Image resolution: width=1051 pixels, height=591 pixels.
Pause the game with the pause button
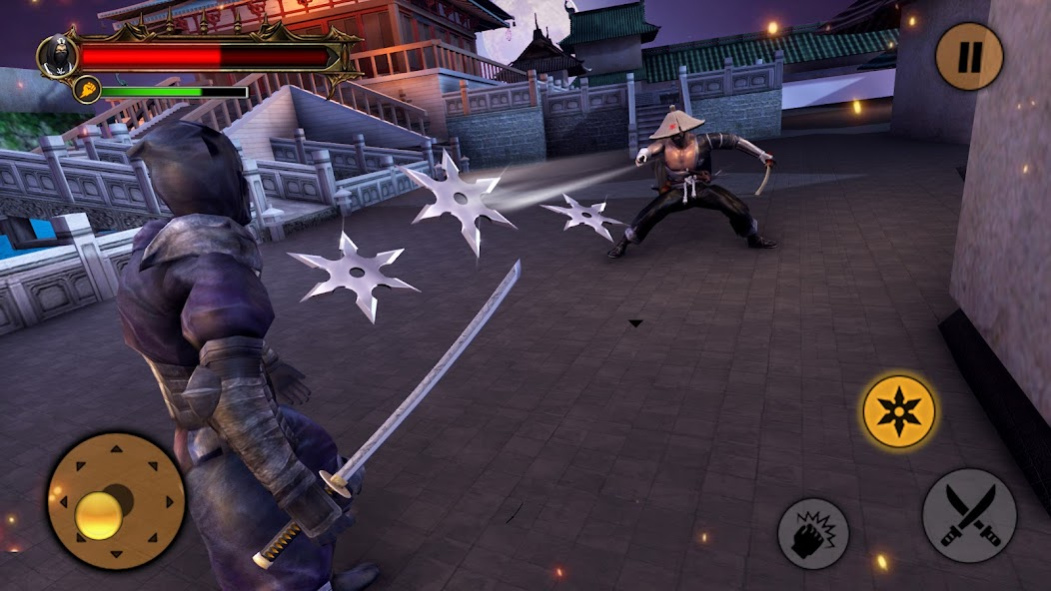point(968,57)
